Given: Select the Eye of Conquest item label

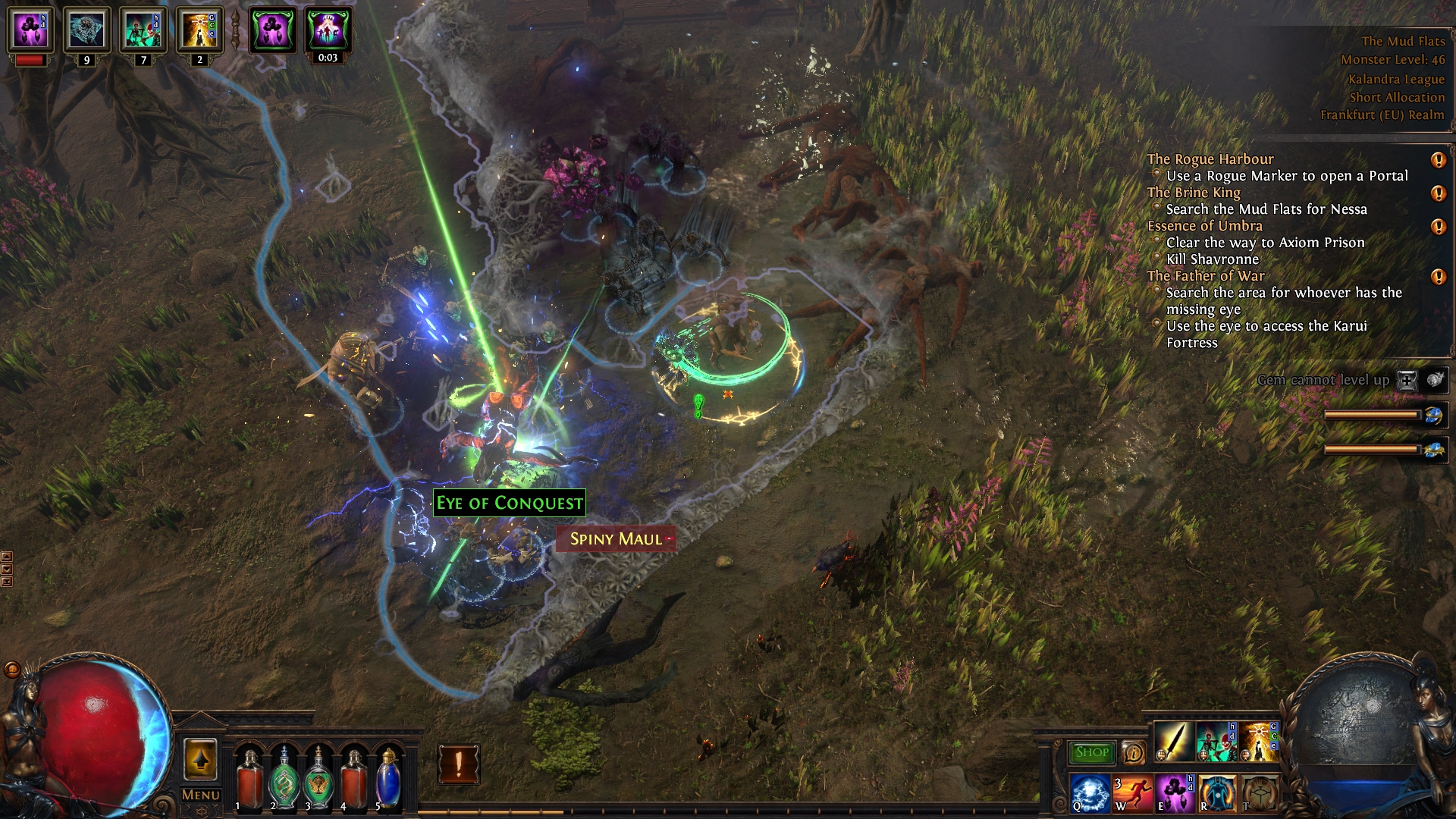Looking at the screenshot, I should (509, 503).
